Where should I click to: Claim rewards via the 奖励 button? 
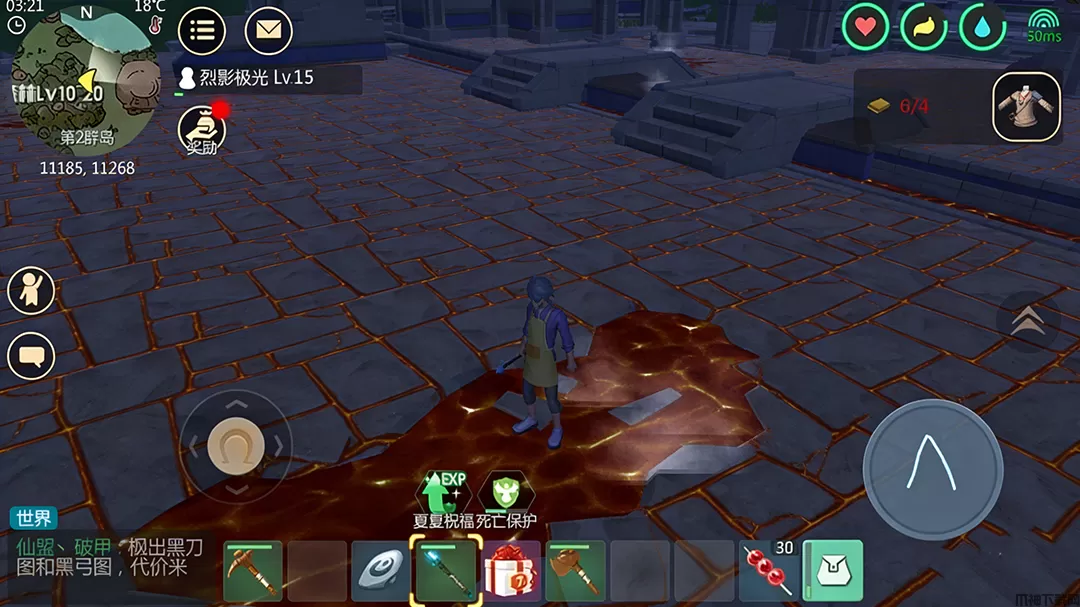(x=201, y=130)
